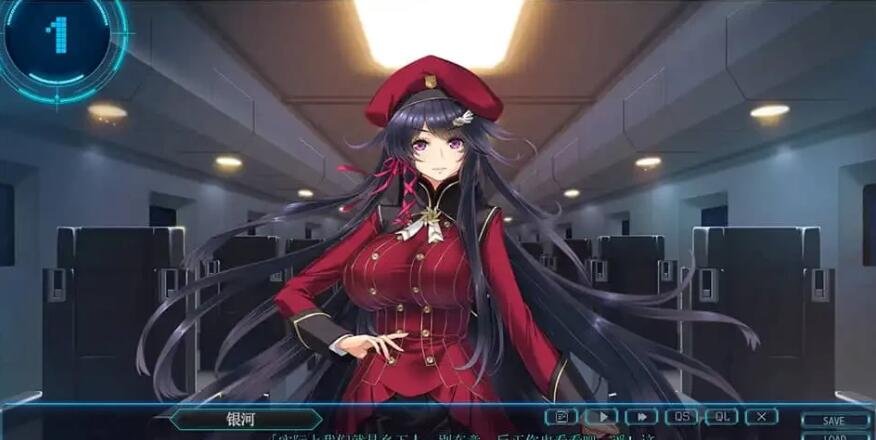Viewport: 876px width, 440px height.
Task: Start auto-play with the play arrow button
Action: point(601,416)
